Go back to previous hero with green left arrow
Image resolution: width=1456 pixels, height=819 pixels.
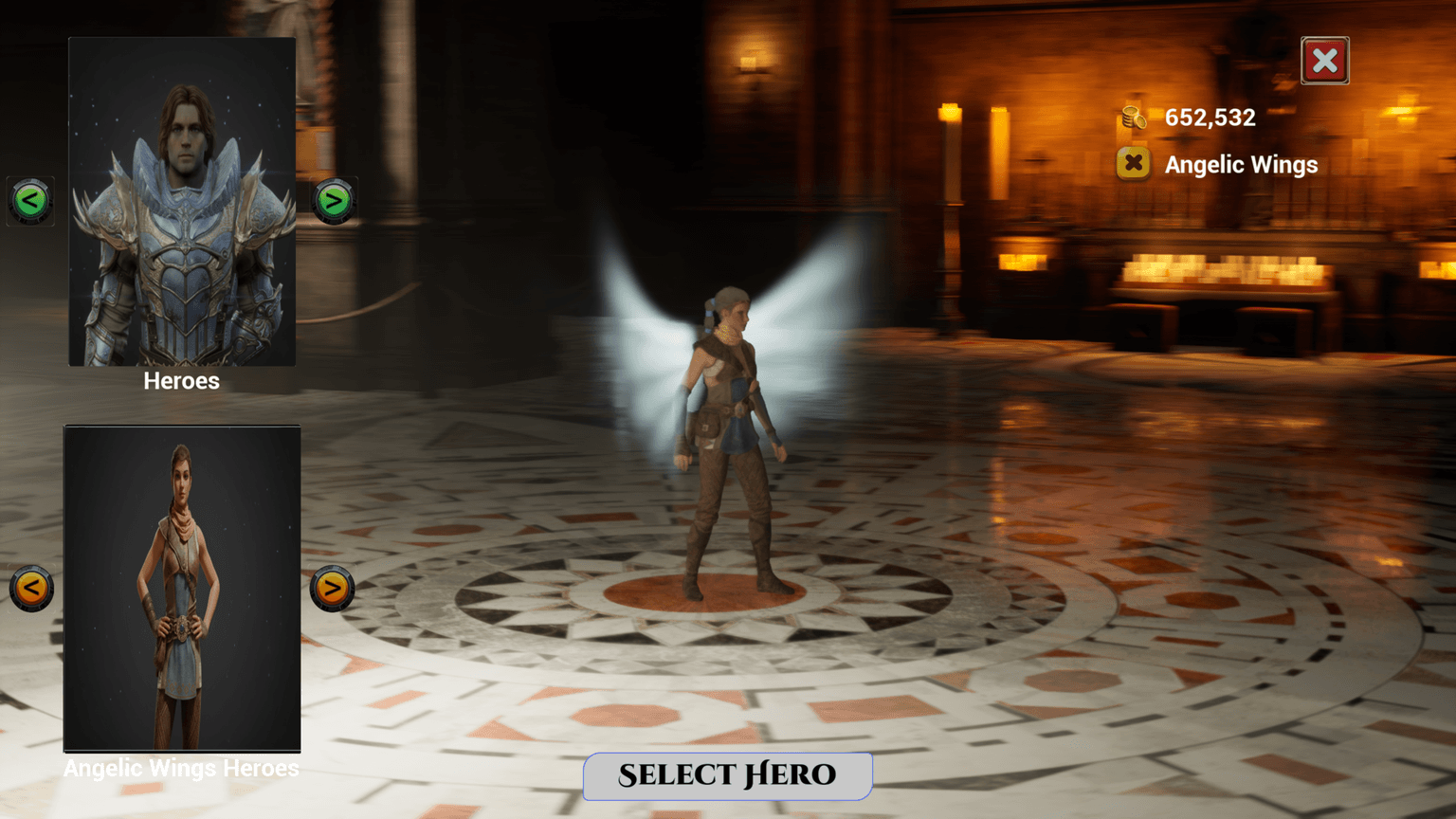pos(29,200)
